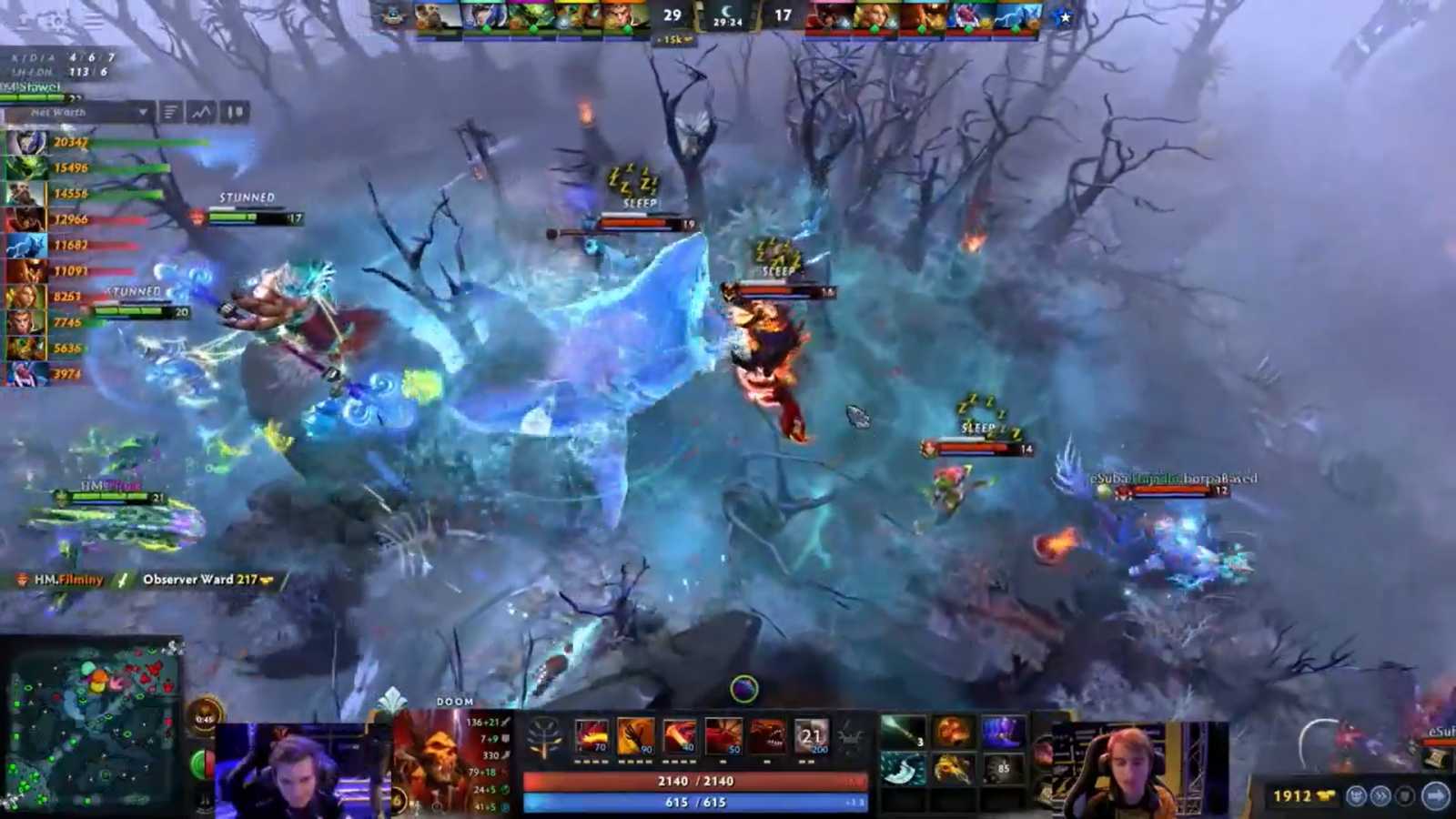Click the team score graph toggle icon

pos(201,111)
